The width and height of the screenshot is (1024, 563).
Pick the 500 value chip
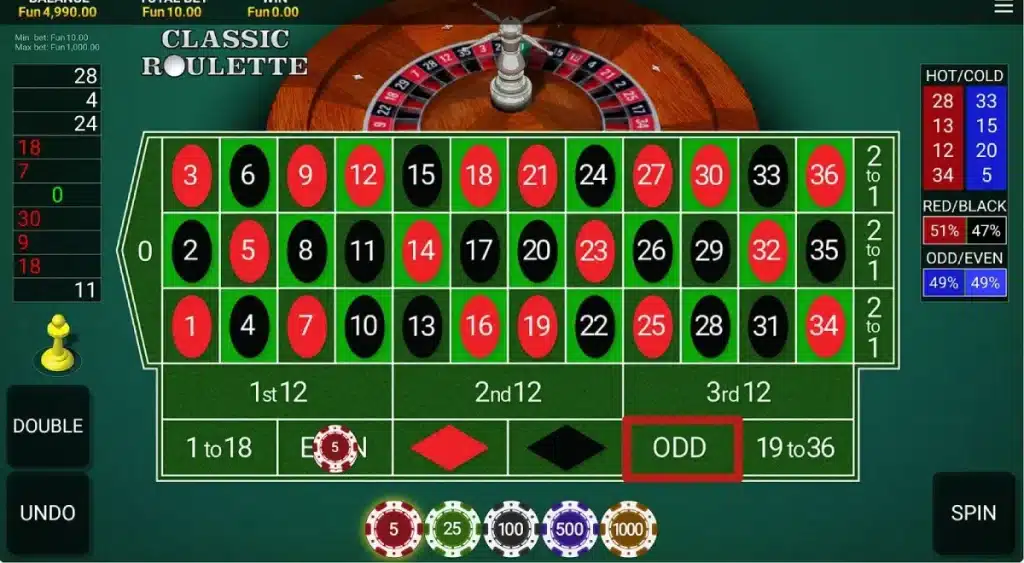[570, 527]
